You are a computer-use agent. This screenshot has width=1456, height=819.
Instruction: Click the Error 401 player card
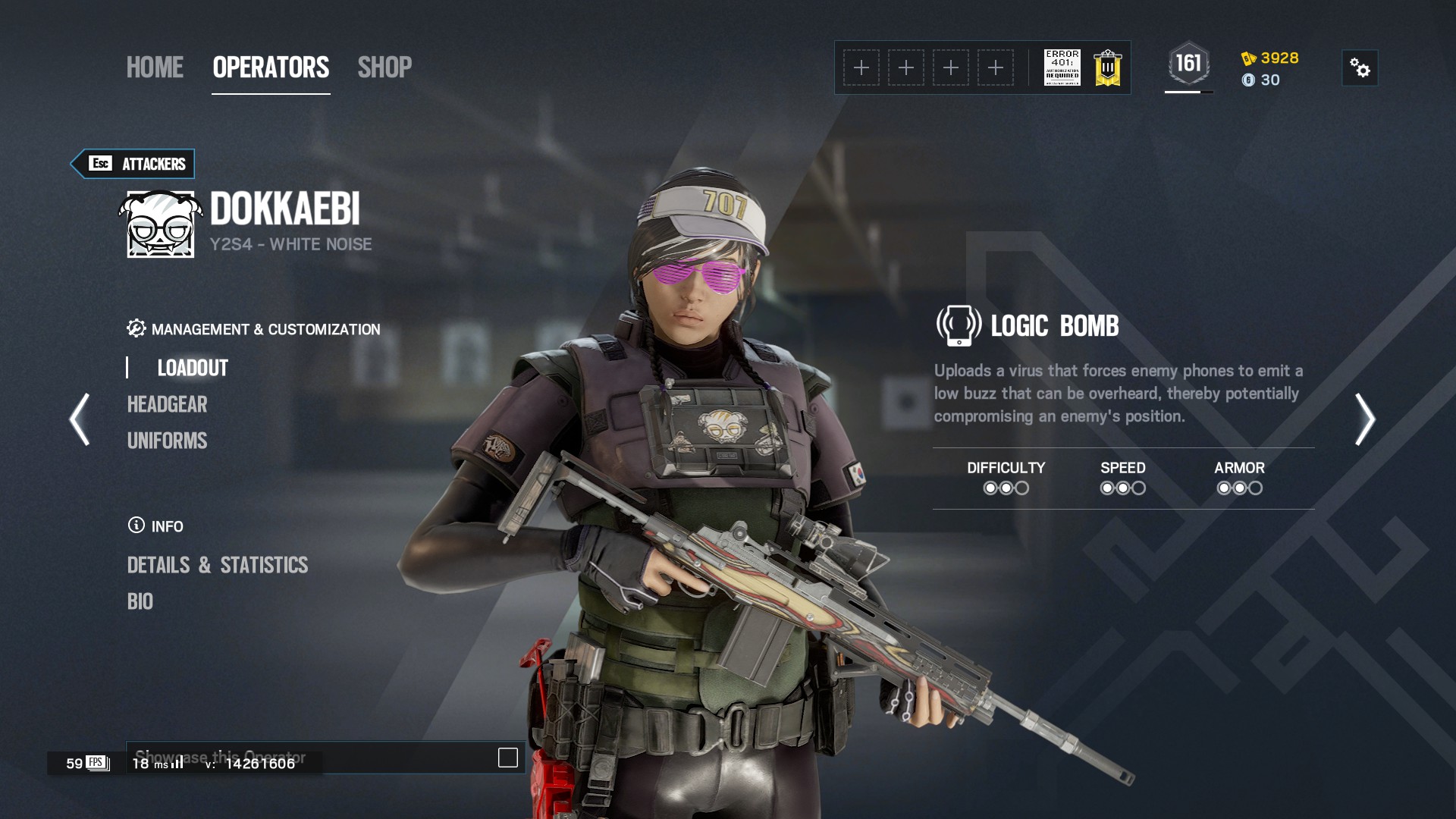tap(1062, 67)
